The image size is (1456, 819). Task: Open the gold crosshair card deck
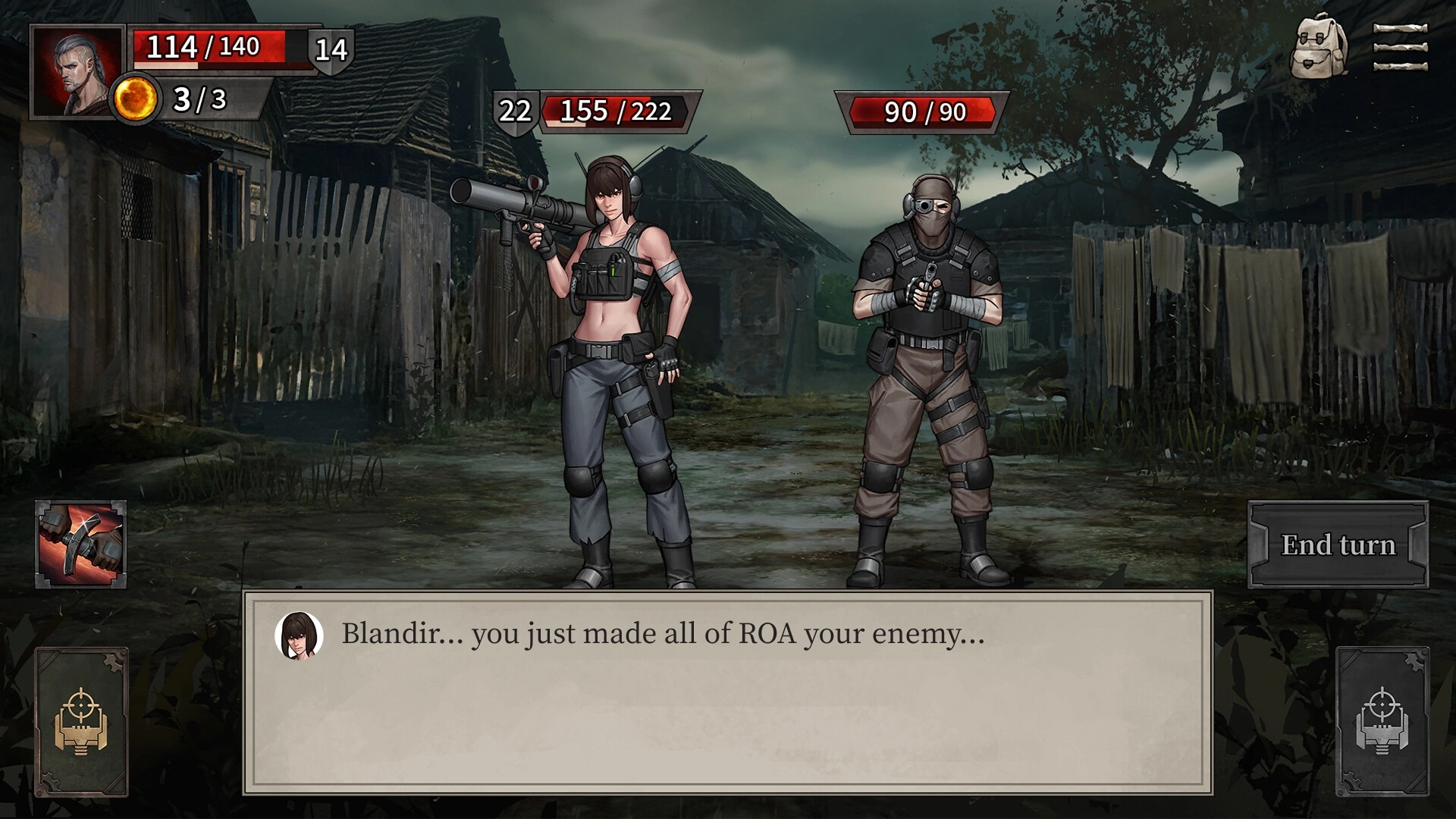pos(81,721)
